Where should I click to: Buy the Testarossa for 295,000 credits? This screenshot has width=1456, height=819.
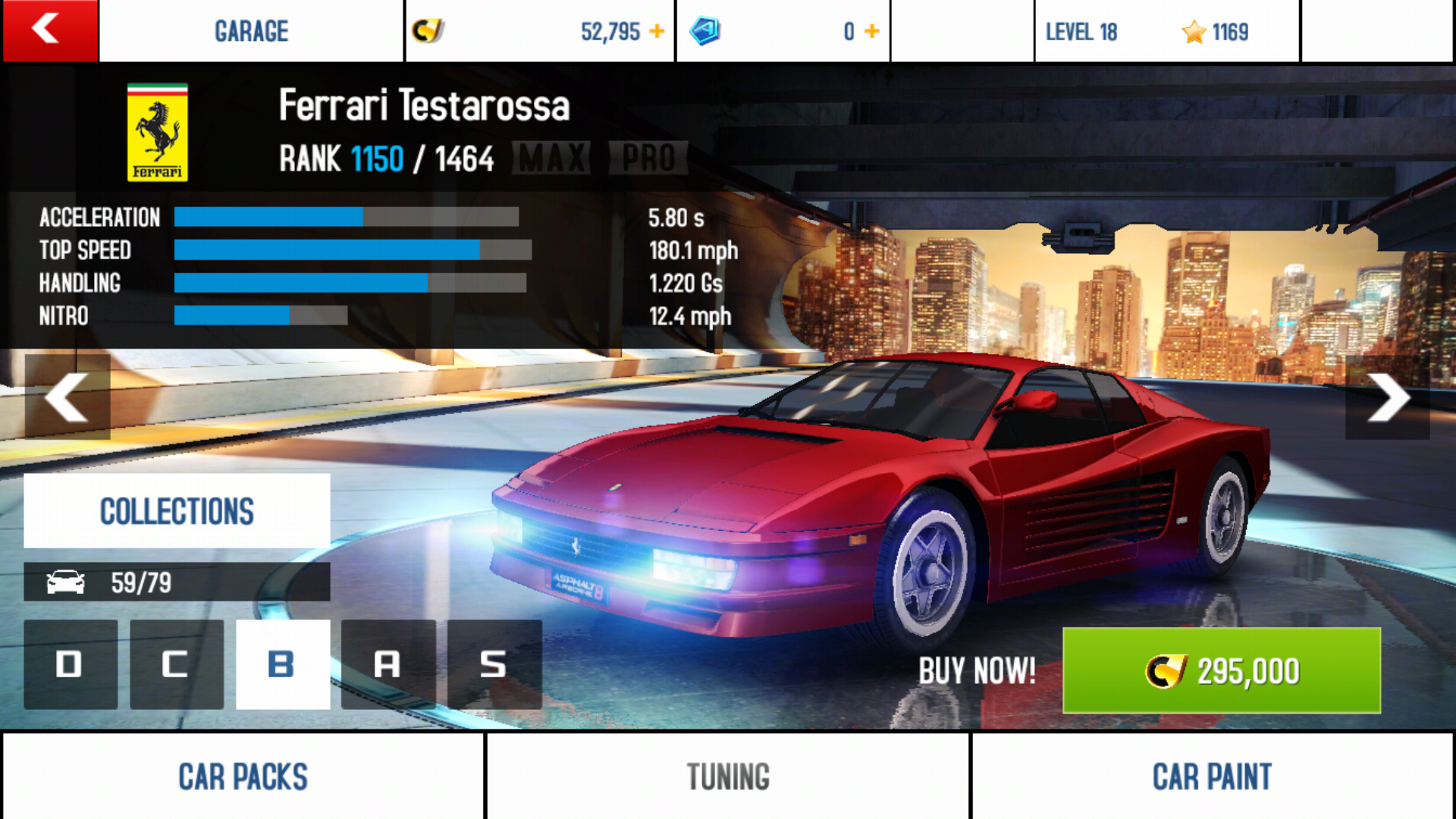tap(1221, 670)
